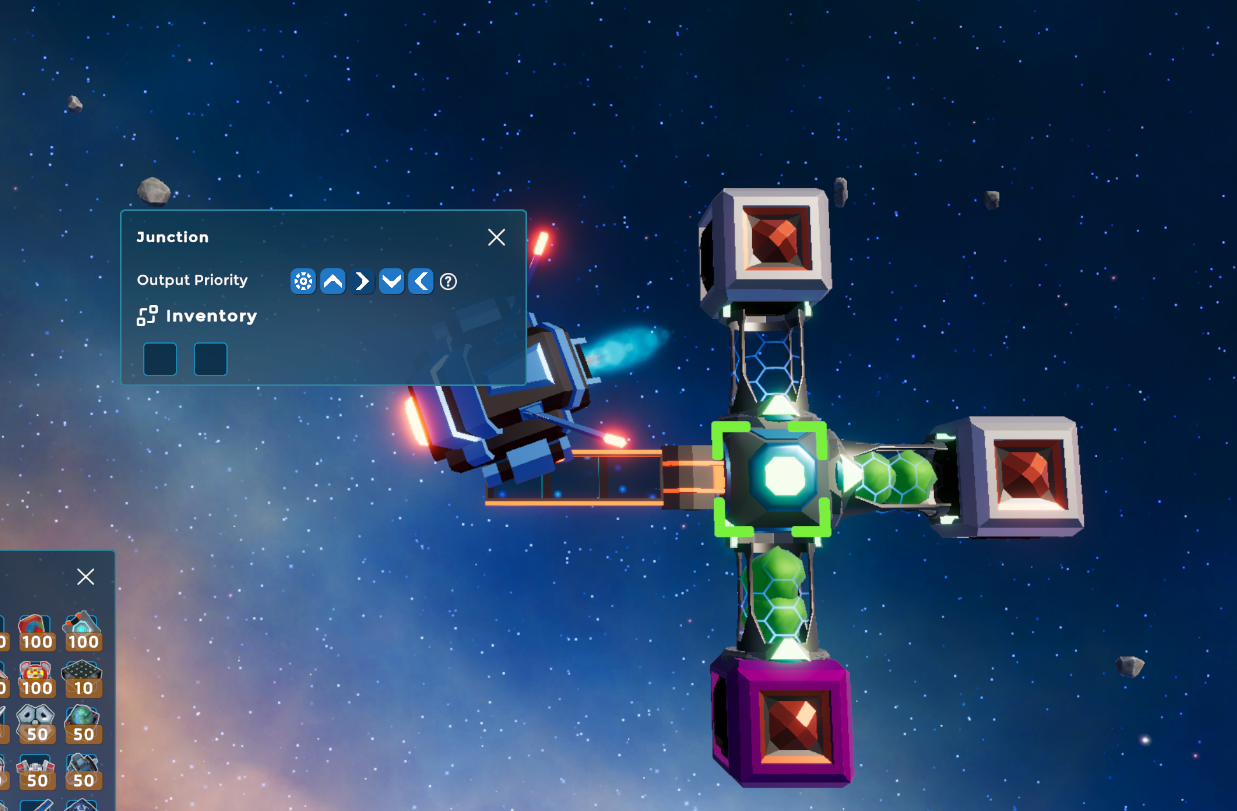Set output priority to left arrow
Viewport: 1237px width, 811px height.
[x=421, y=281]
